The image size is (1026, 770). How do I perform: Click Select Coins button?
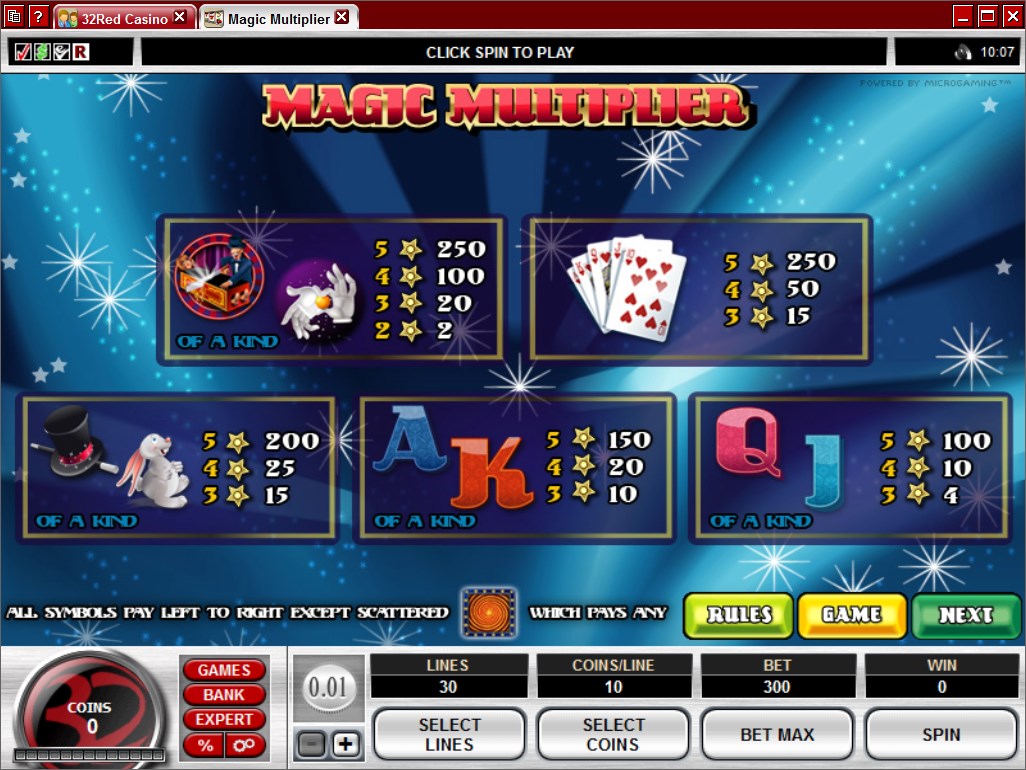[613, 735]
